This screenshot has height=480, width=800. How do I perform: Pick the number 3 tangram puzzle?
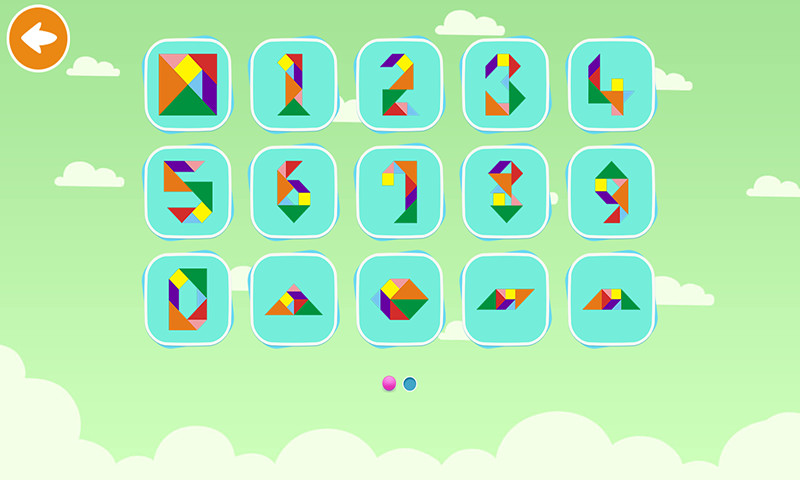(x=505, y=85)
